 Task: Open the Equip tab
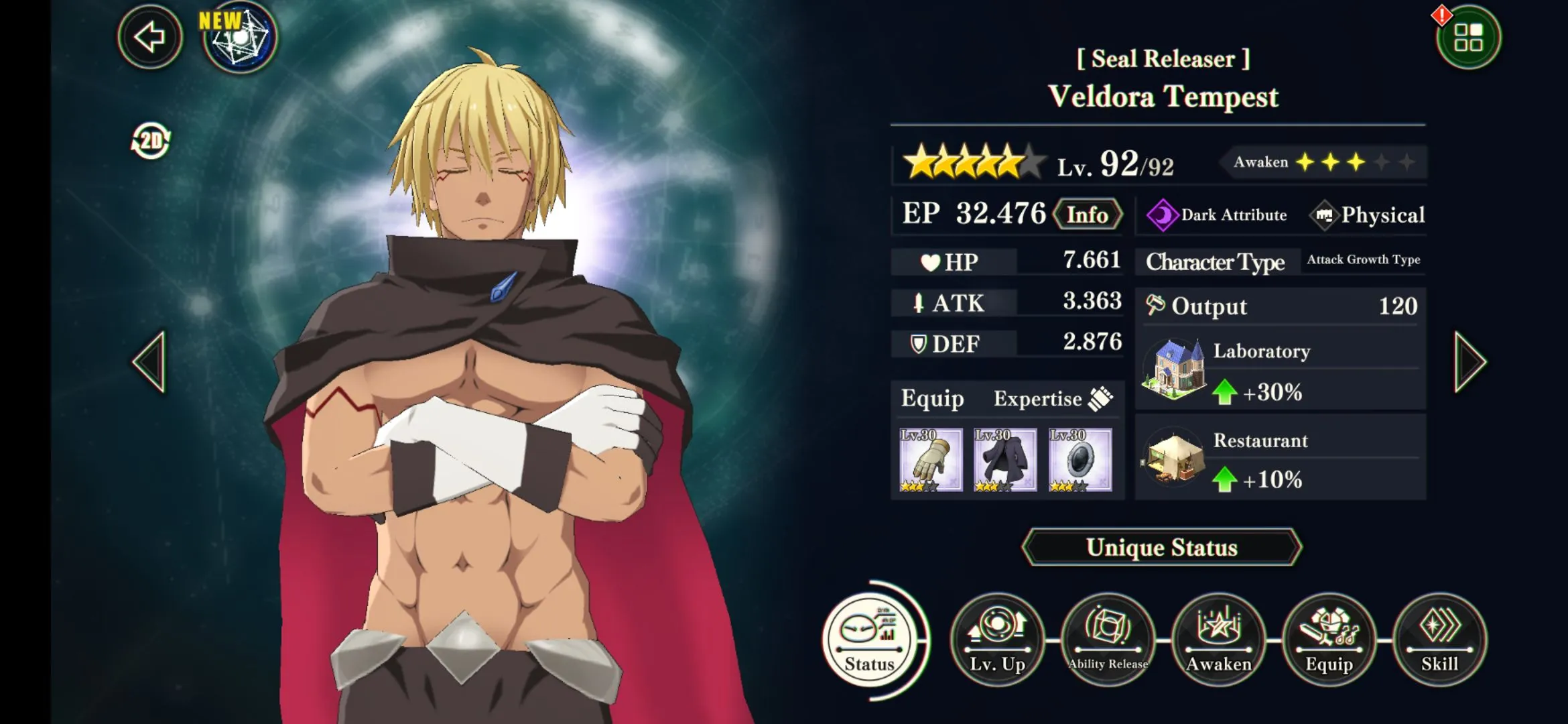[x=1329, y=640]
